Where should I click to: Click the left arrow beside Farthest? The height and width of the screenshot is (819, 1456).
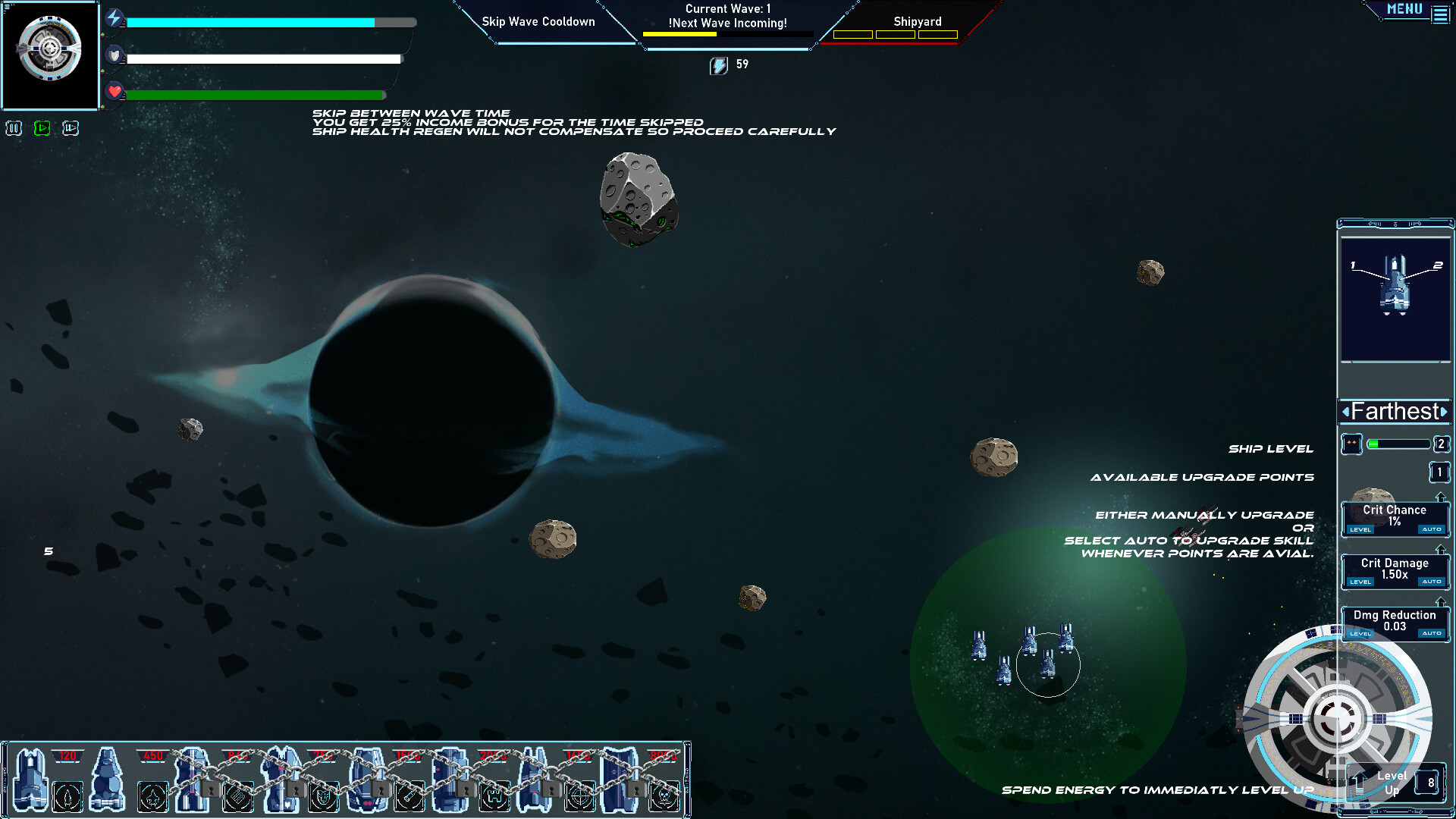1345,412
